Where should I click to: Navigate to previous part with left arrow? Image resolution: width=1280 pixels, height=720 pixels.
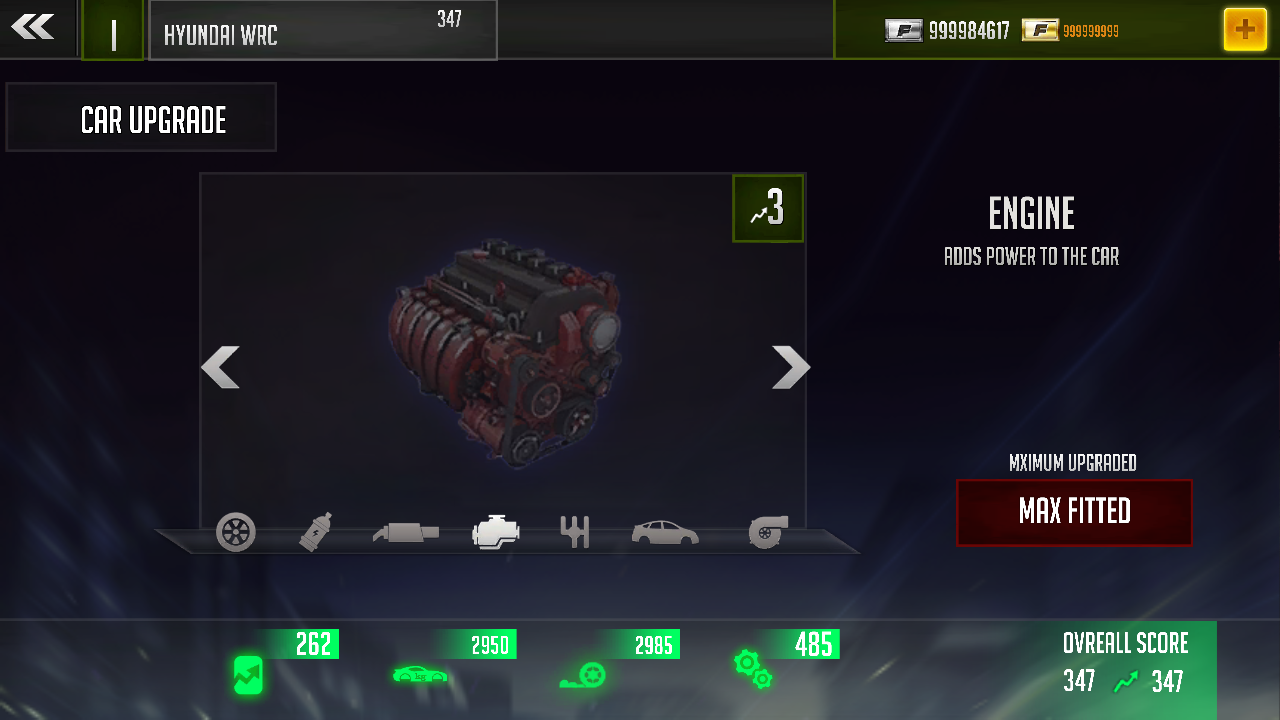click(220, 368)
